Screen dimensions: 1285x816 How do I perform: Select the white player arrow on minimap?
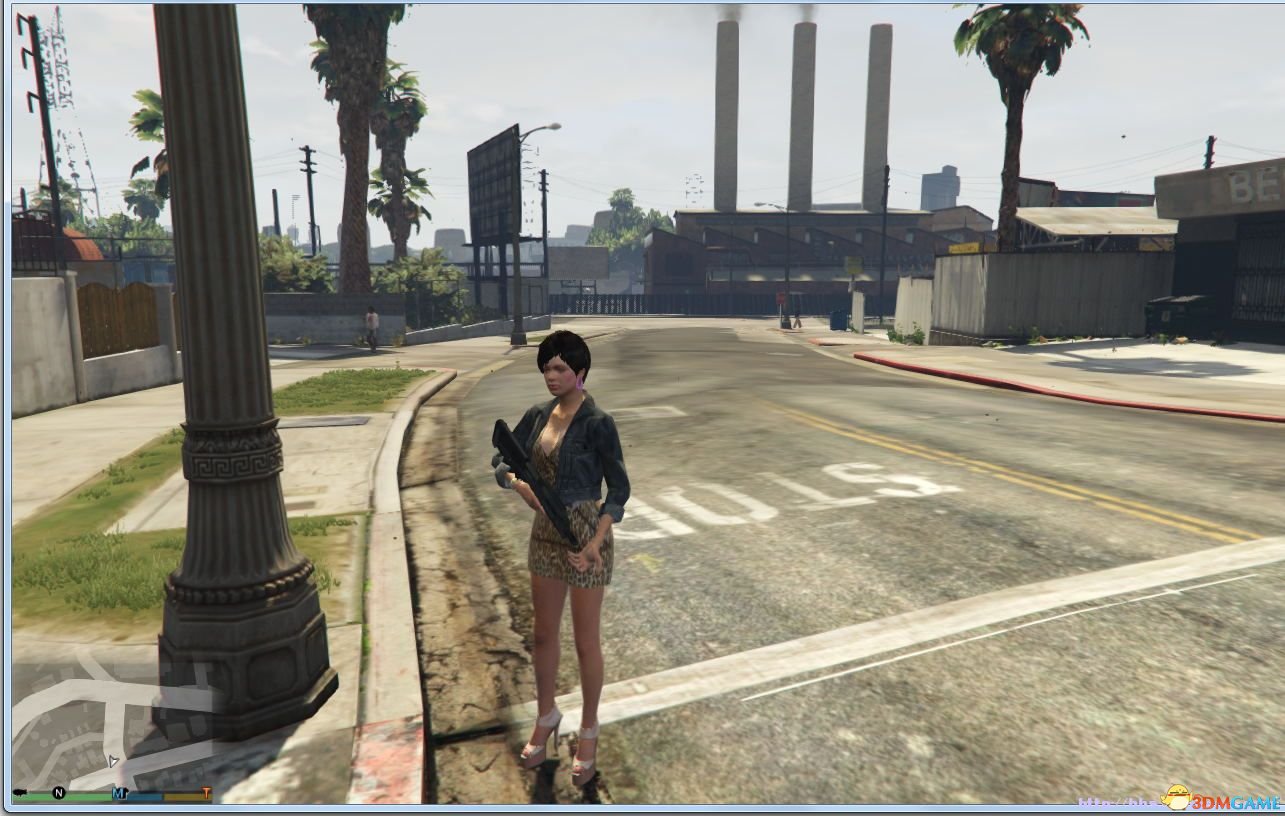tap(113, 762)
